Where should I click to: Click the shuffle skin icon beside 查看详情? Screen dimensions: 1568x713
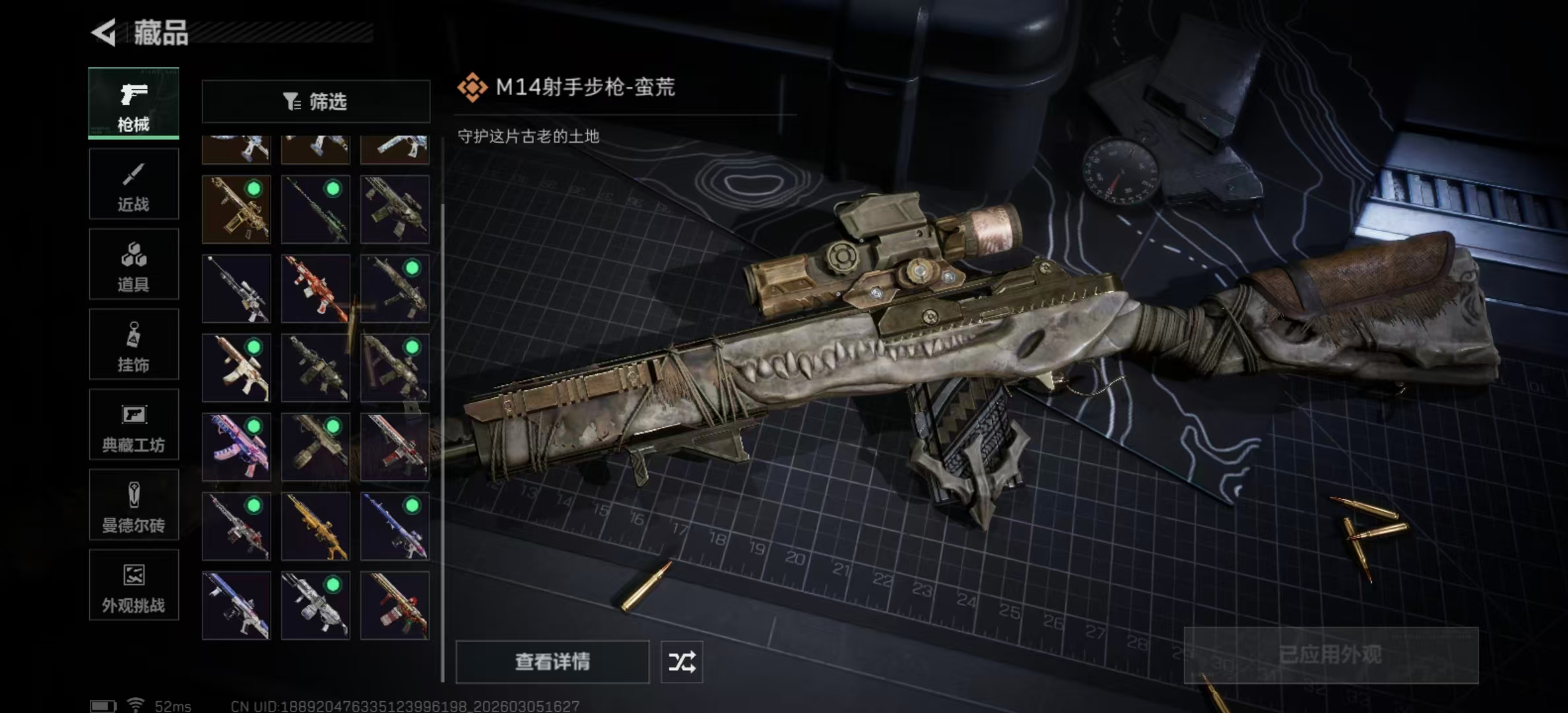[682, 661]
